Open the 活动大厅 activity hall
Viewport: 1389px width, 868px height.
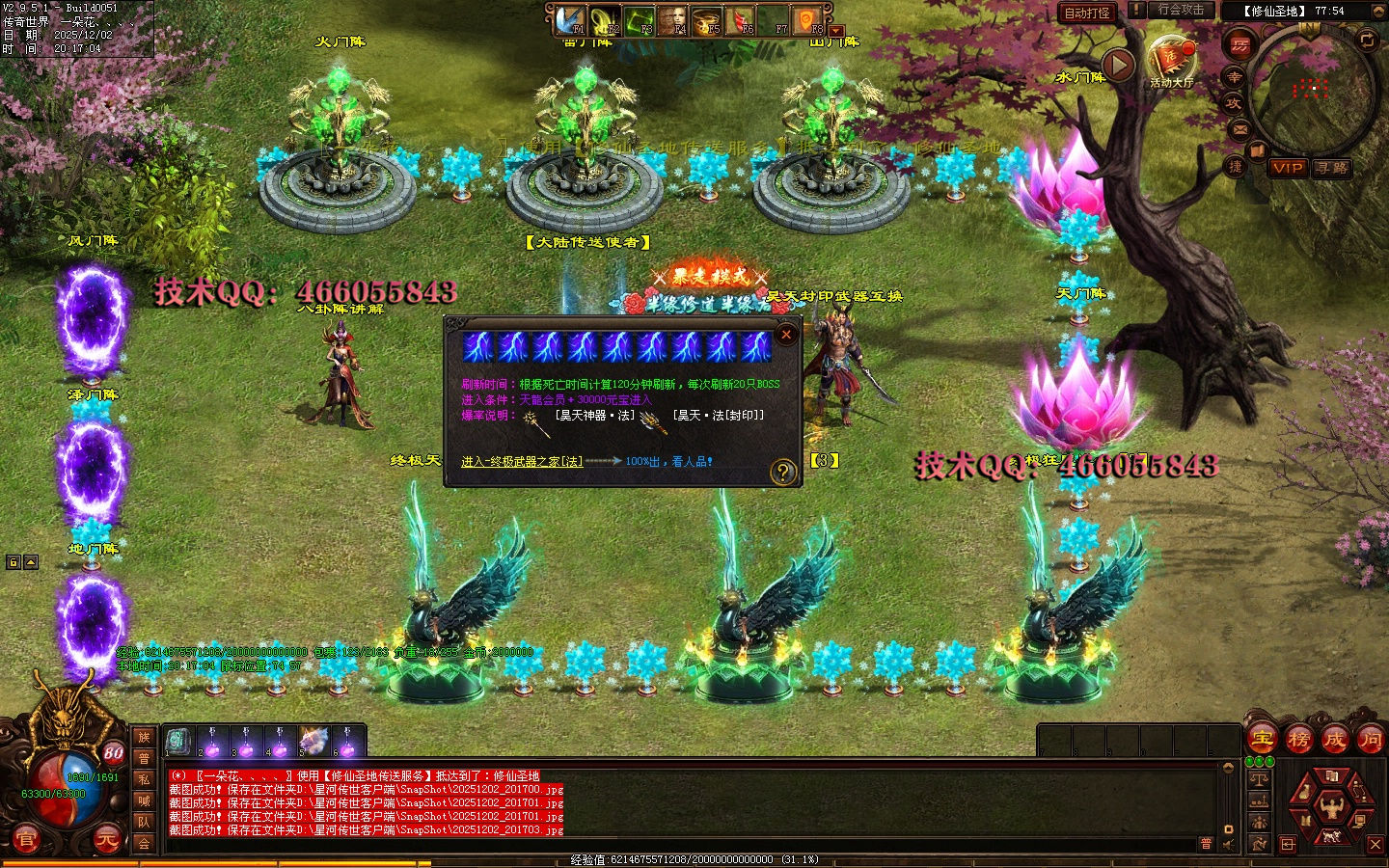pos(1171,62)
